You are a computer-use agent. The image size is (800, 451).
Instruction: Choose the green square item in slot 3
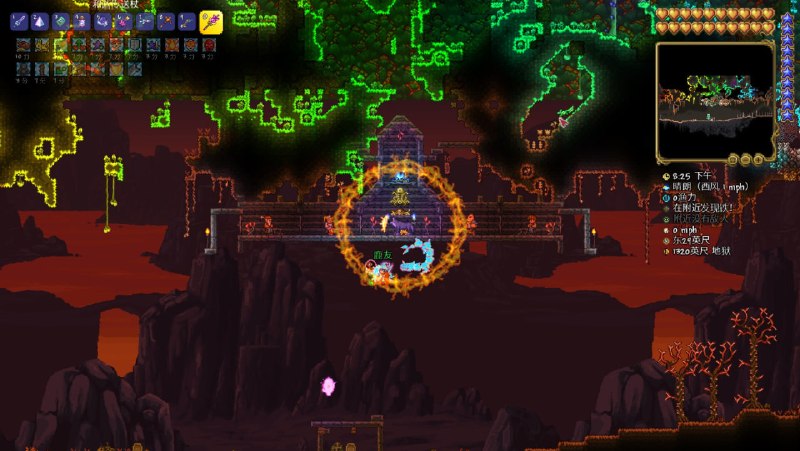61,20
